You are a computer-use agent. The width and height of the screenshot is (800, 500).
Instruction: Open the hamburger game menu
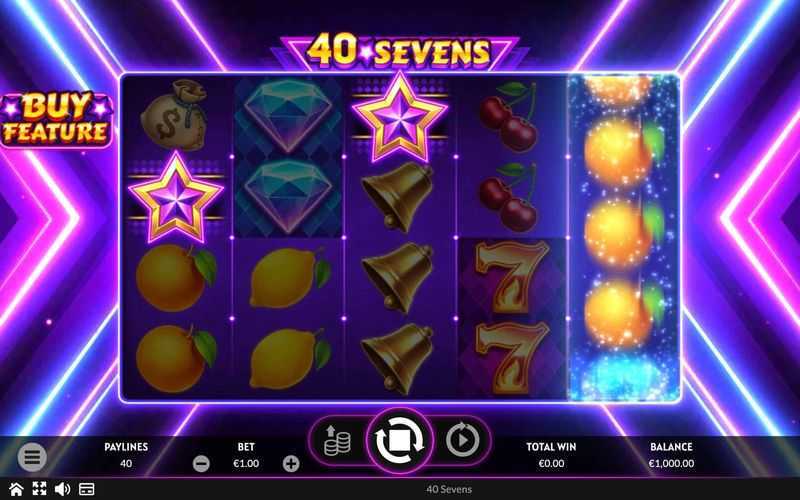pos(32,457)
